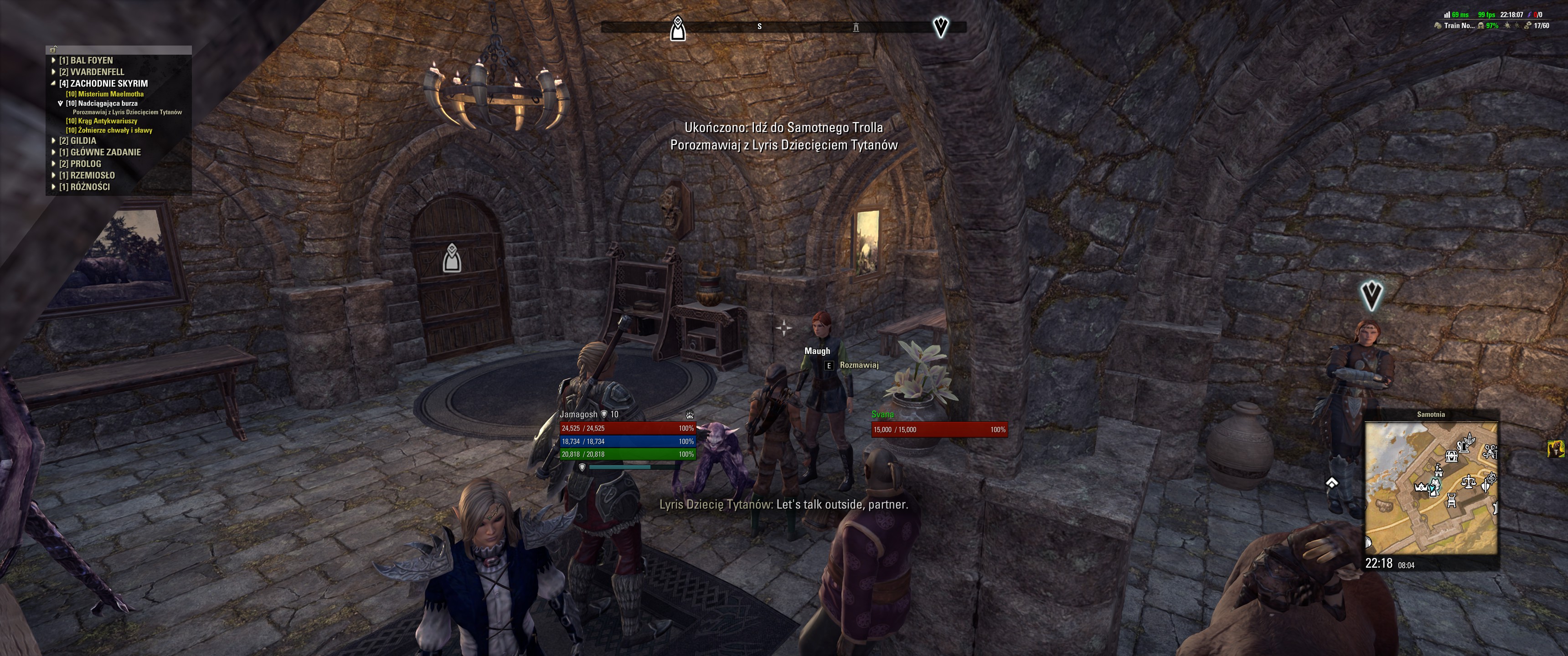The image size is (1568, 656).
Task: Click the crown marker on the minimap
Action: pyautogui.click(x=1421, y=487)
